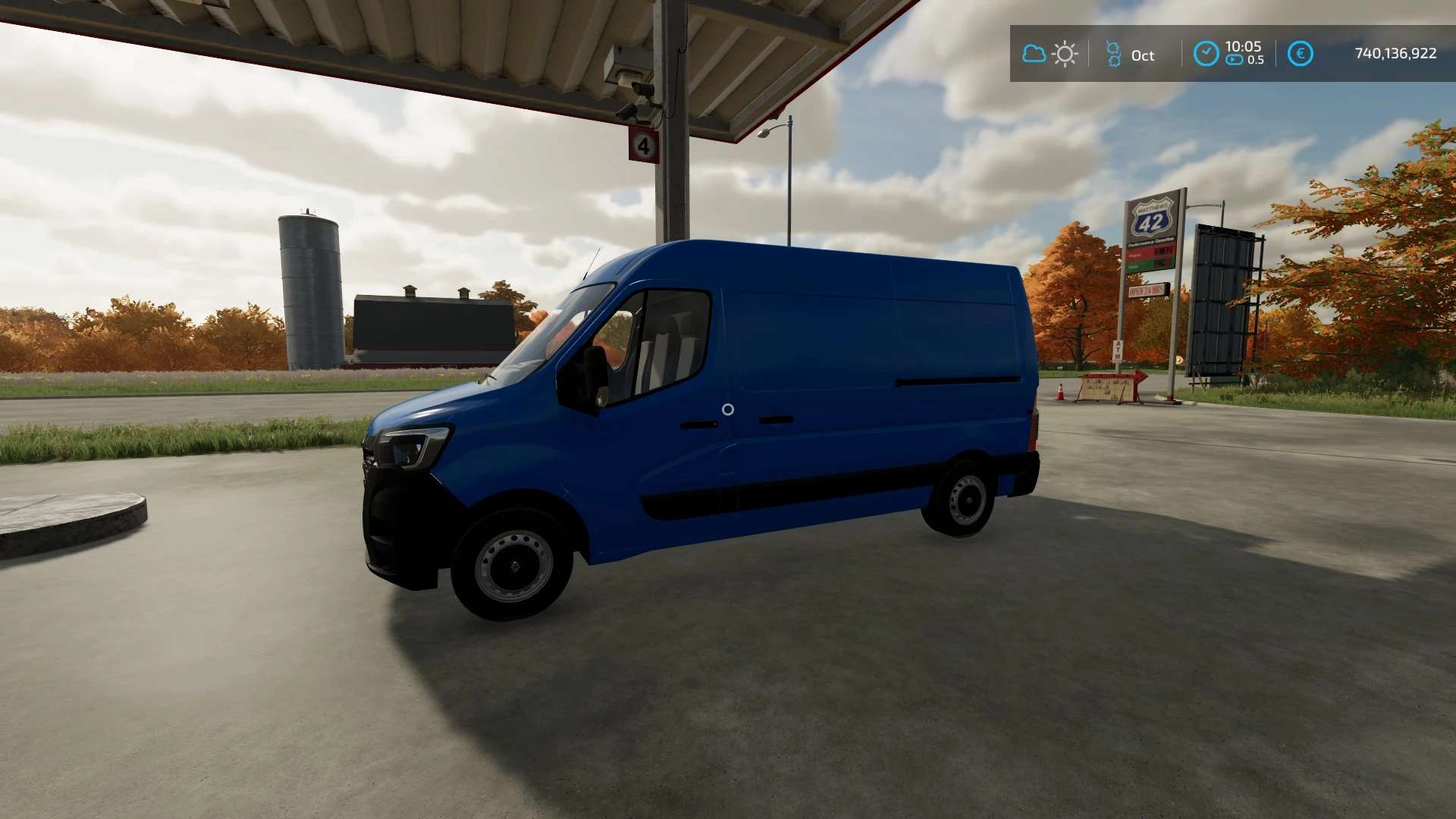
Task: Select the October season icon
Action: 1113,55
